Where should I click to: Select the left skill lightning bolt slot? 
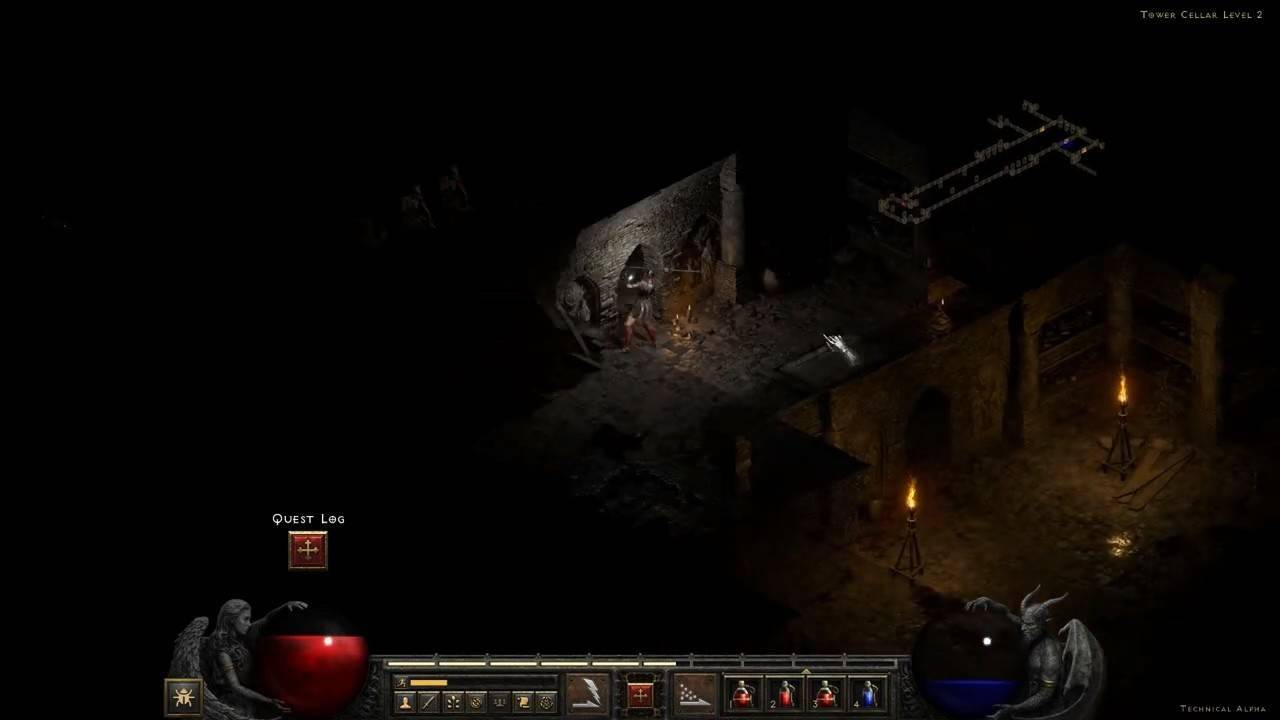pyautogui.click(x=587, y=694)
